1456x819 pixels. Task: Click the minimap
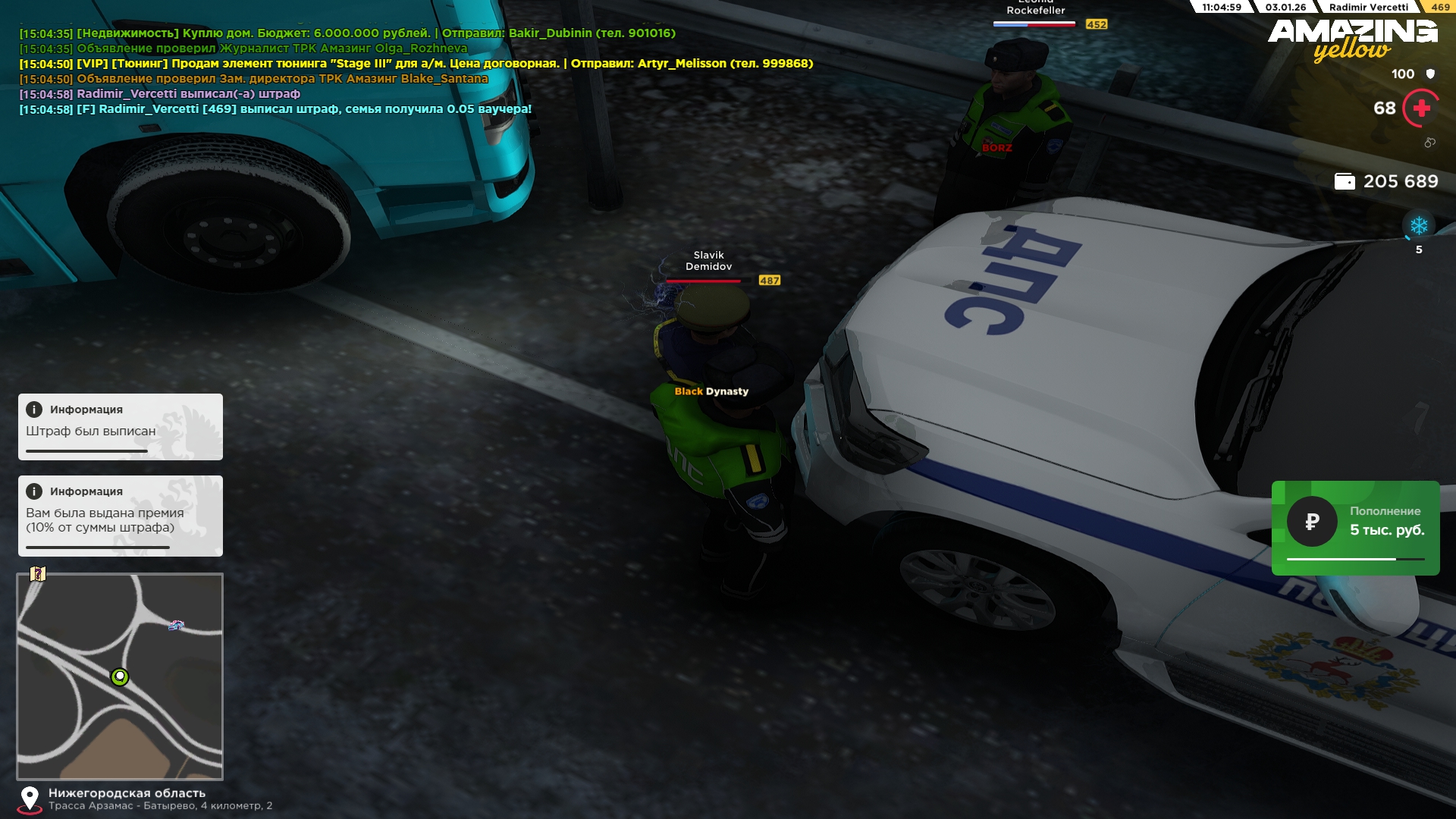tap(120, 676)
